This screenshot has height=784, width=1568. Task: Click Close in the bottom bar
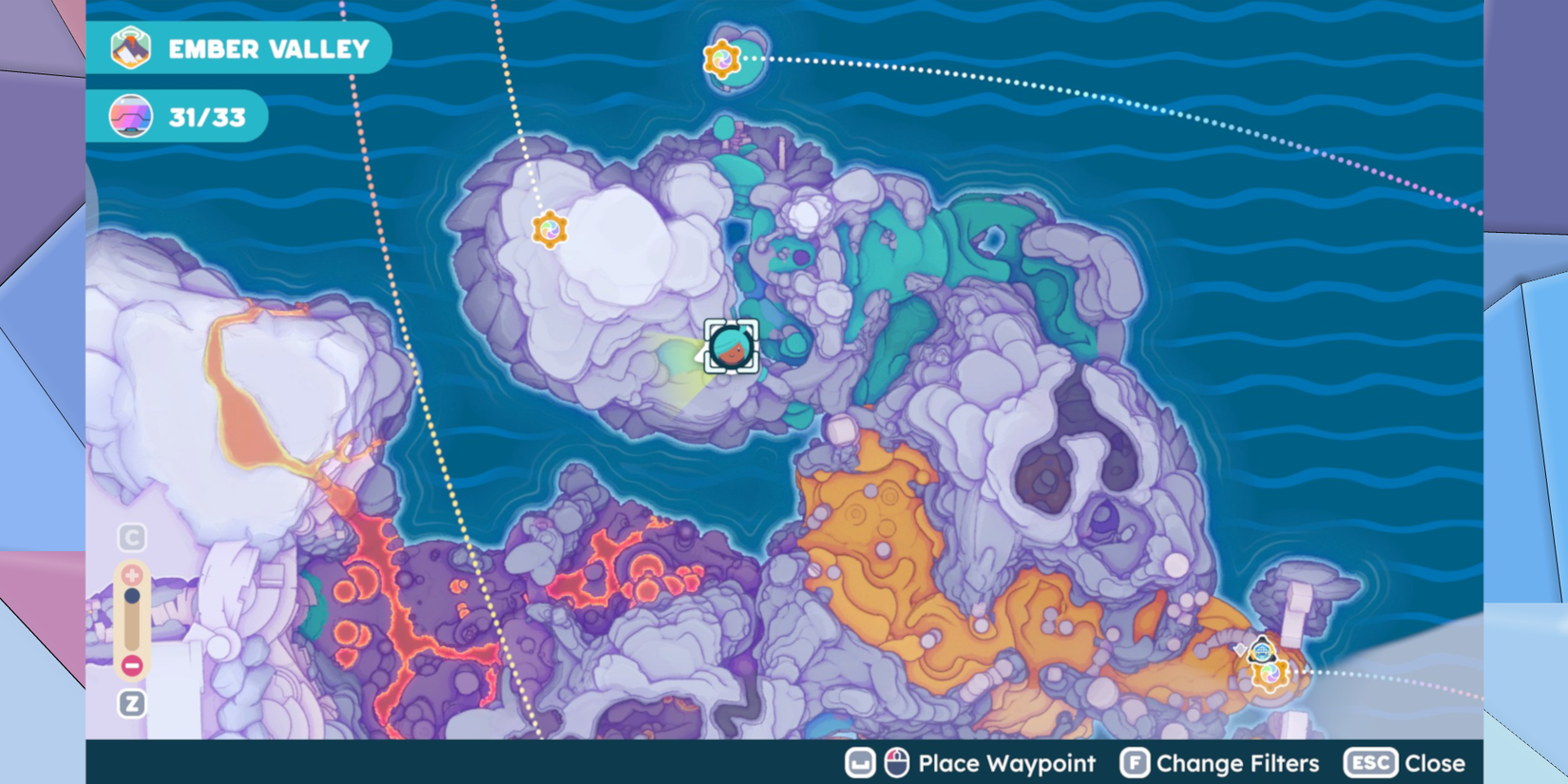1436,763
